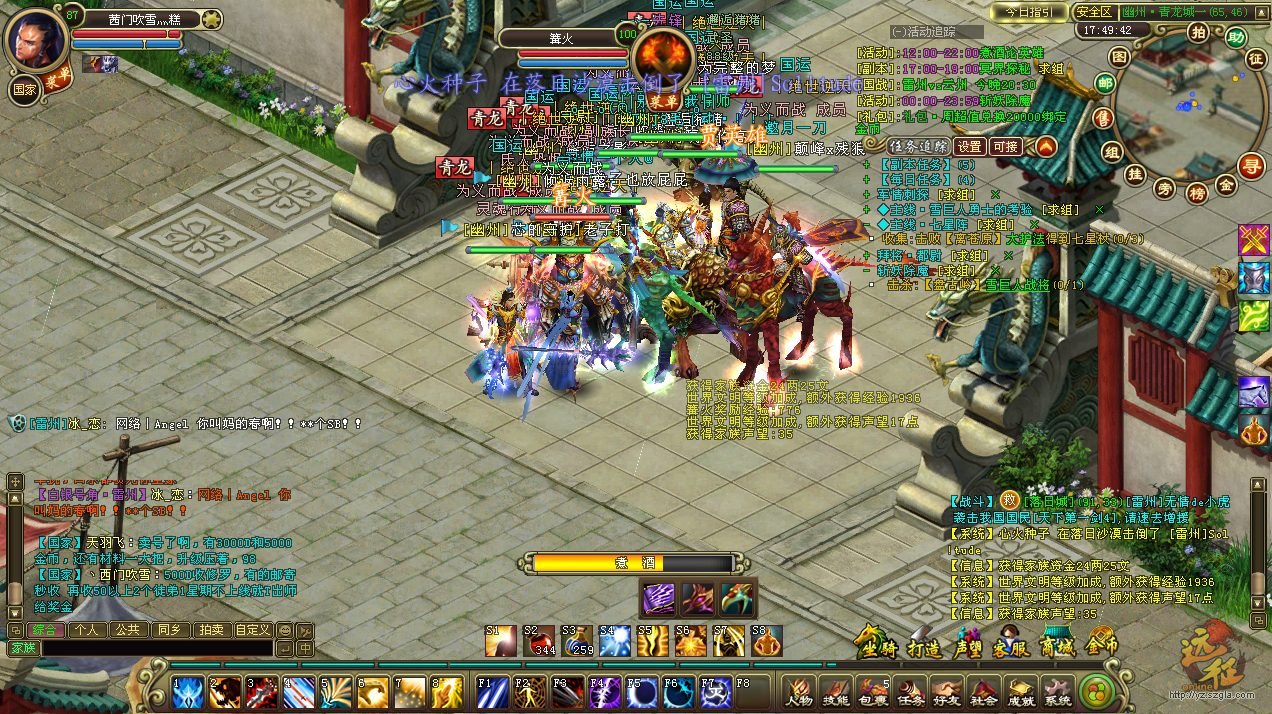This screenshot has width=1272, height=714.
Task: Switch chat to the 拍卖 tab
Action: click(x=210, y=630)
